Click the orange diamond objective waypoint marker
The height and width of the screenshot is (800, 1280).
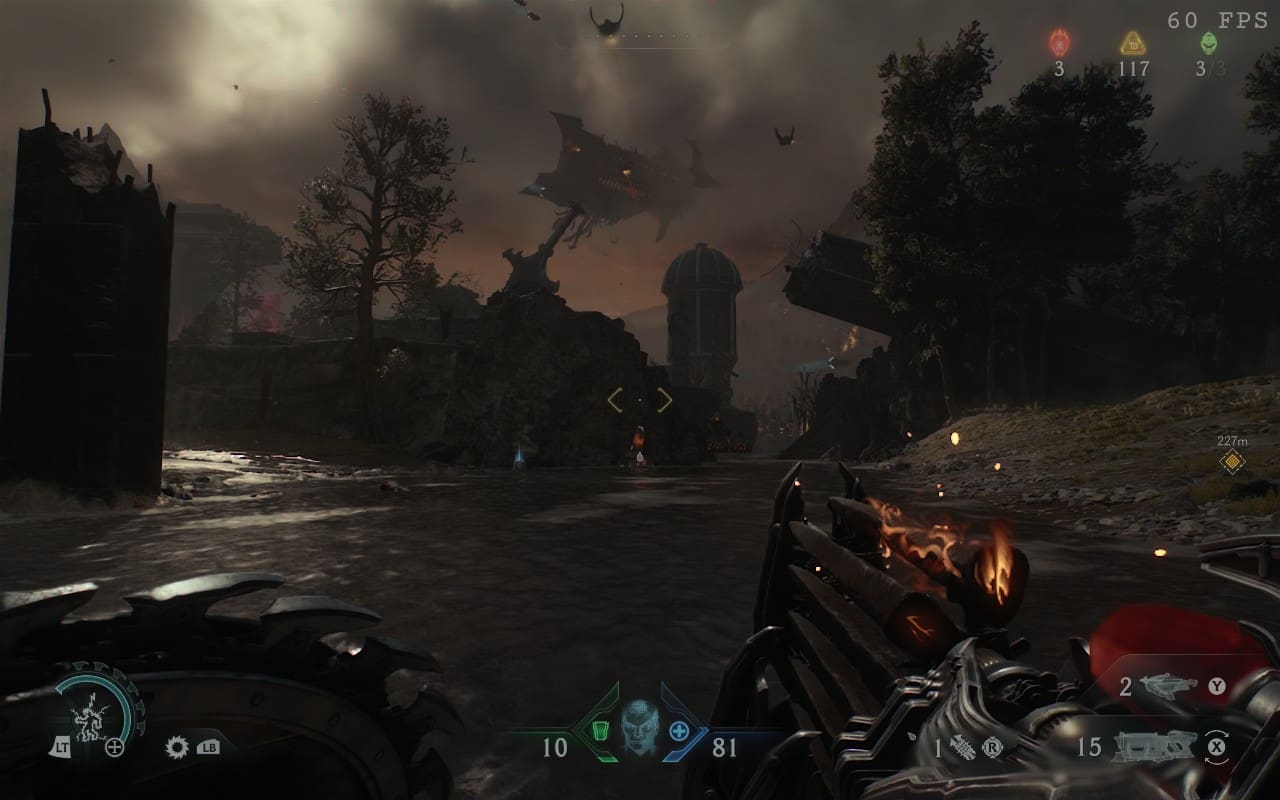tap(1233, 461)
